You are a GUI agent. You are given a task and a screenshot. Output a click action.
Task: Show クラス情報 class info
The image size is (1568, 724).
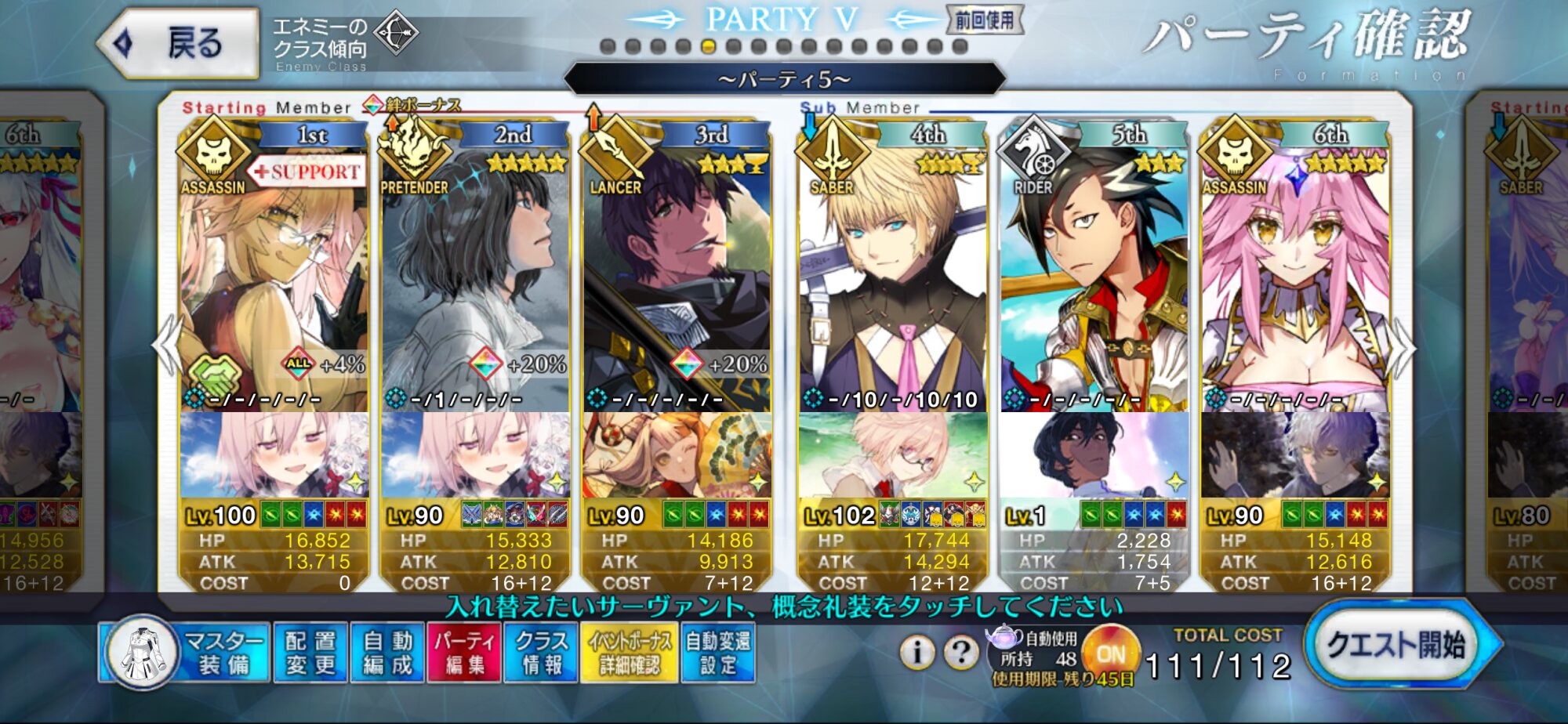coord(541,653)
